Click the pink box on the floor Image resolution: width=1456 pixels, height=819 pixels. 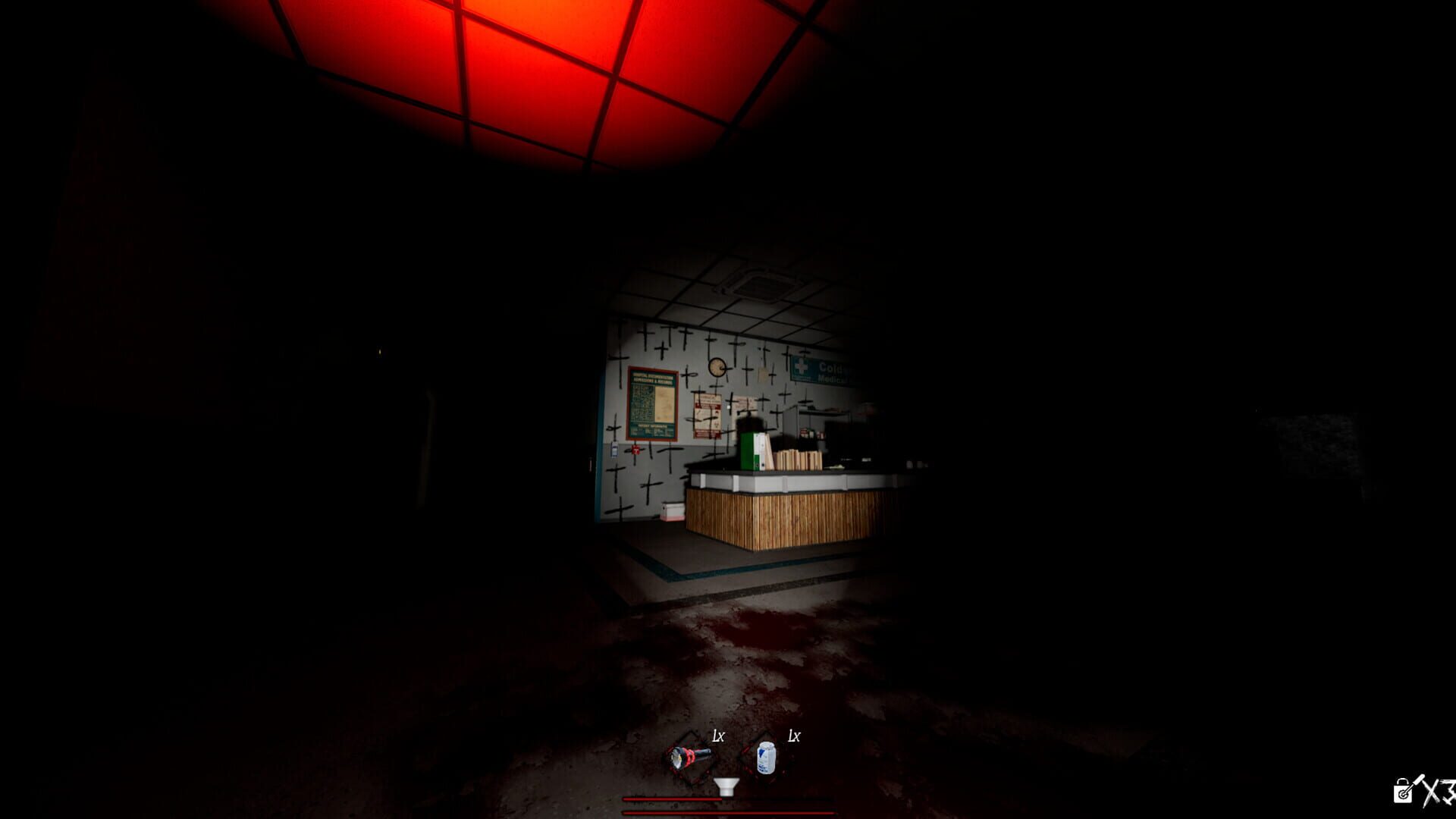(x=673, y=513)
